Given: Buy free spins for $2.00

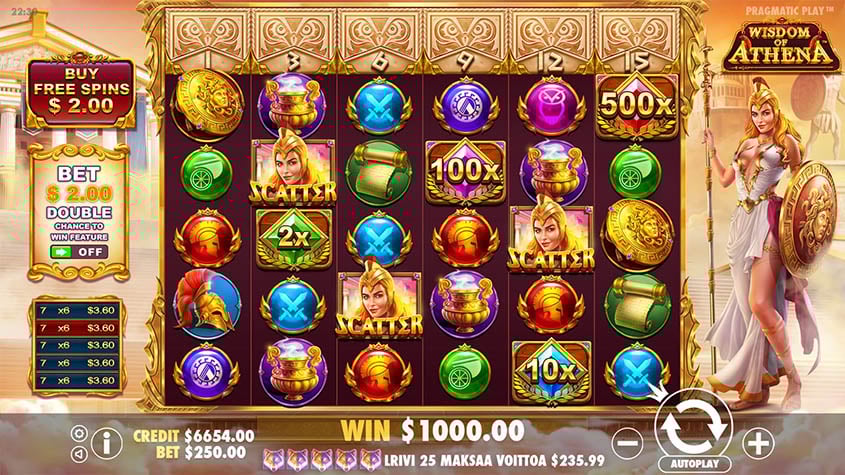Looking at the screenshot, I should [x=80, y=90].
